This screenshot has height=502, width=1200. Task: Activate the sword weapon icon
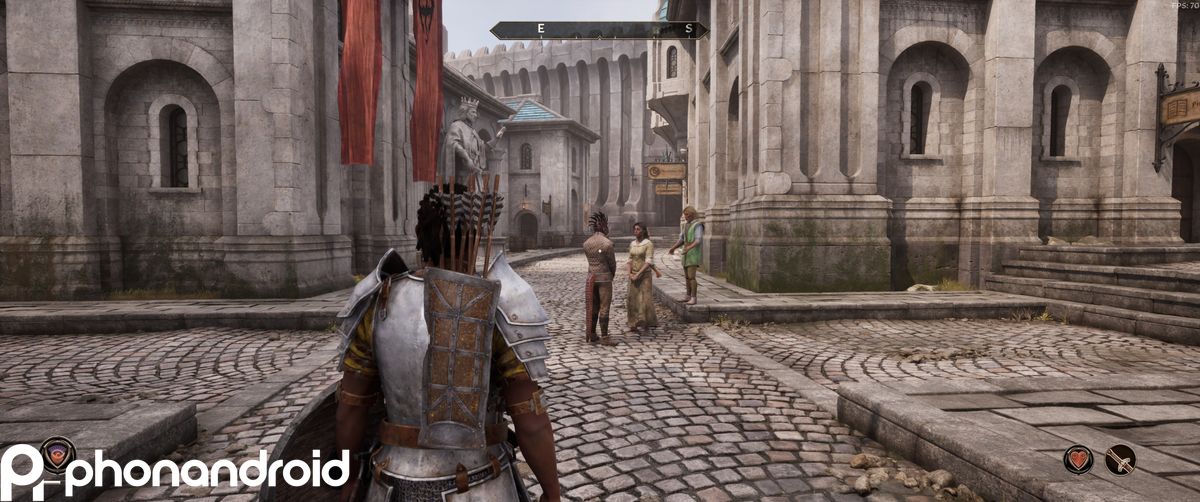click(x=1120, y=459)
